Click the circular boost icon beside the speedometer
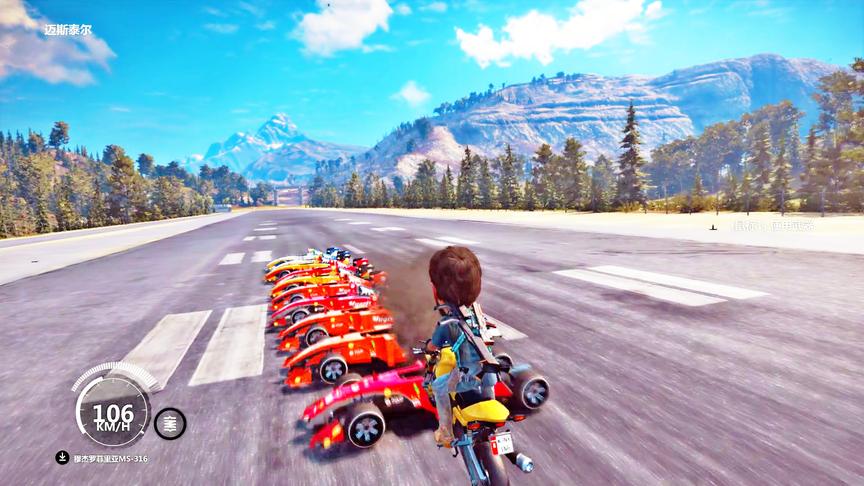864x486 pixels. click(170, 423)
